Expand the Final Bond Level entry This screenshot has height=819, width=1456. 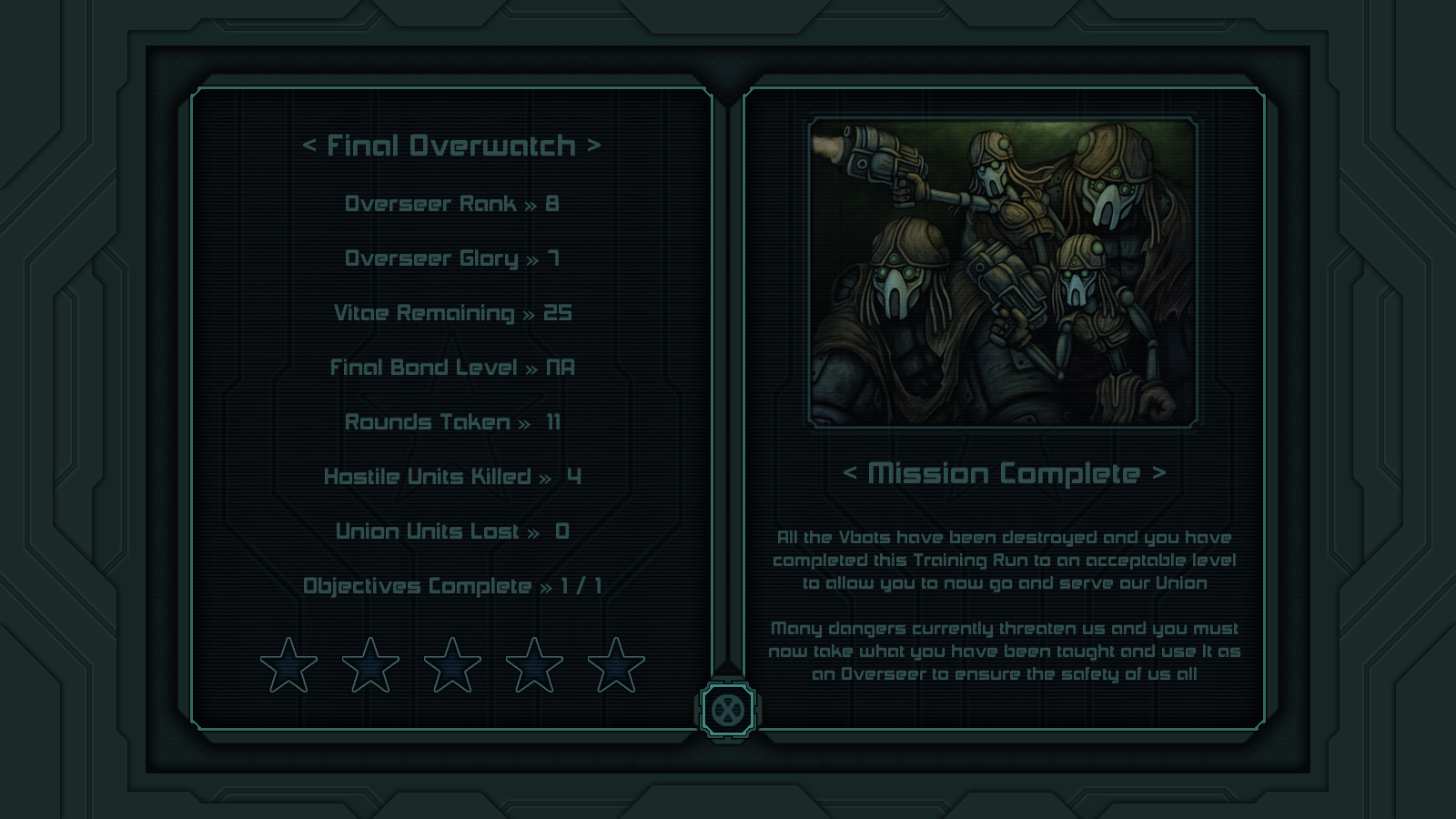click(x=454, y=368)
